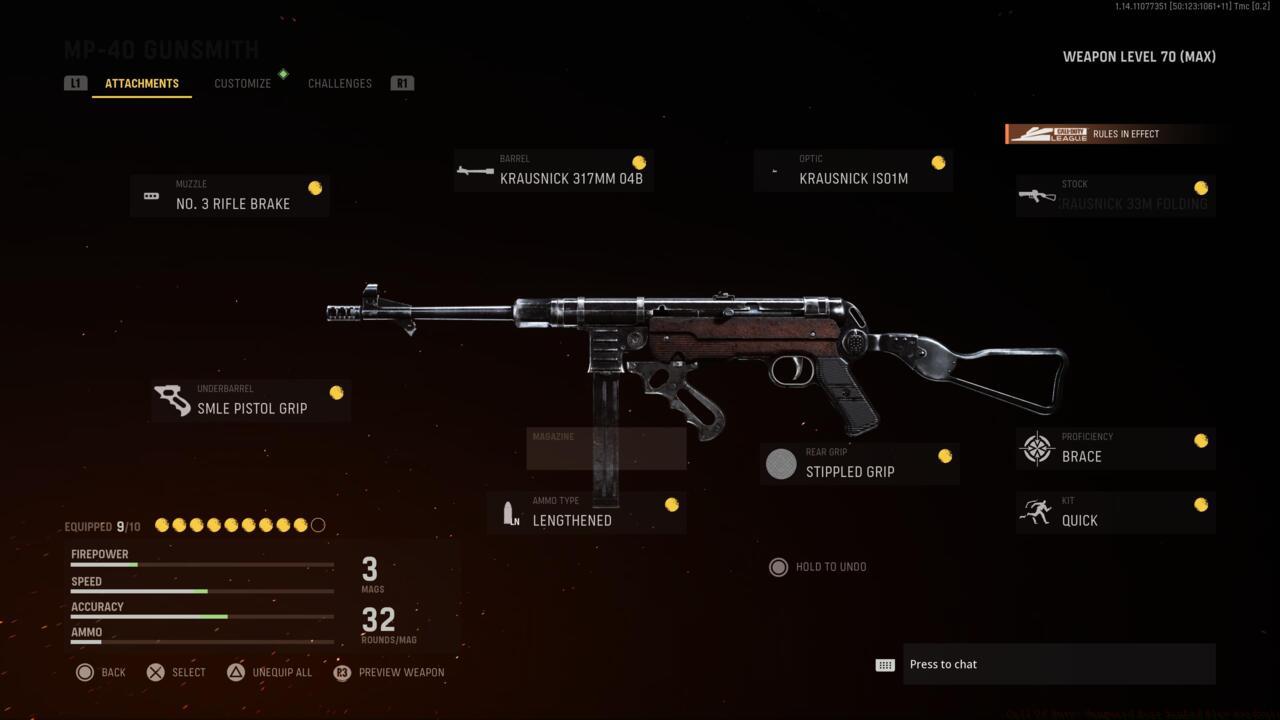Switch to the Attachments tab
Image resolution: width=1280 pixels, height=720 pixels.
[141, 83]
